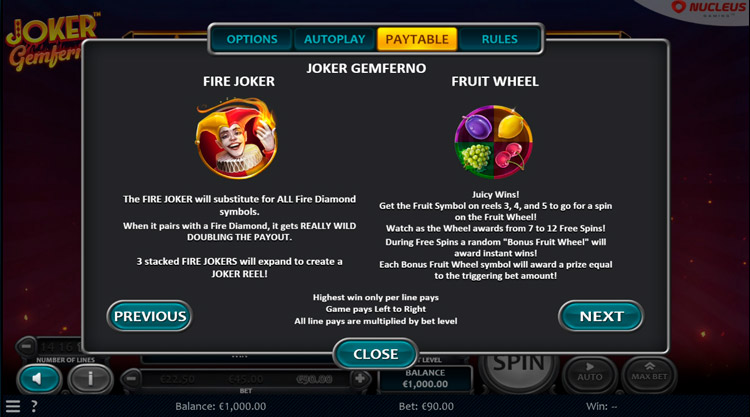Select the Paytable tab
The width and height of the screenshot is (750, 417).
tap(417, 40)
